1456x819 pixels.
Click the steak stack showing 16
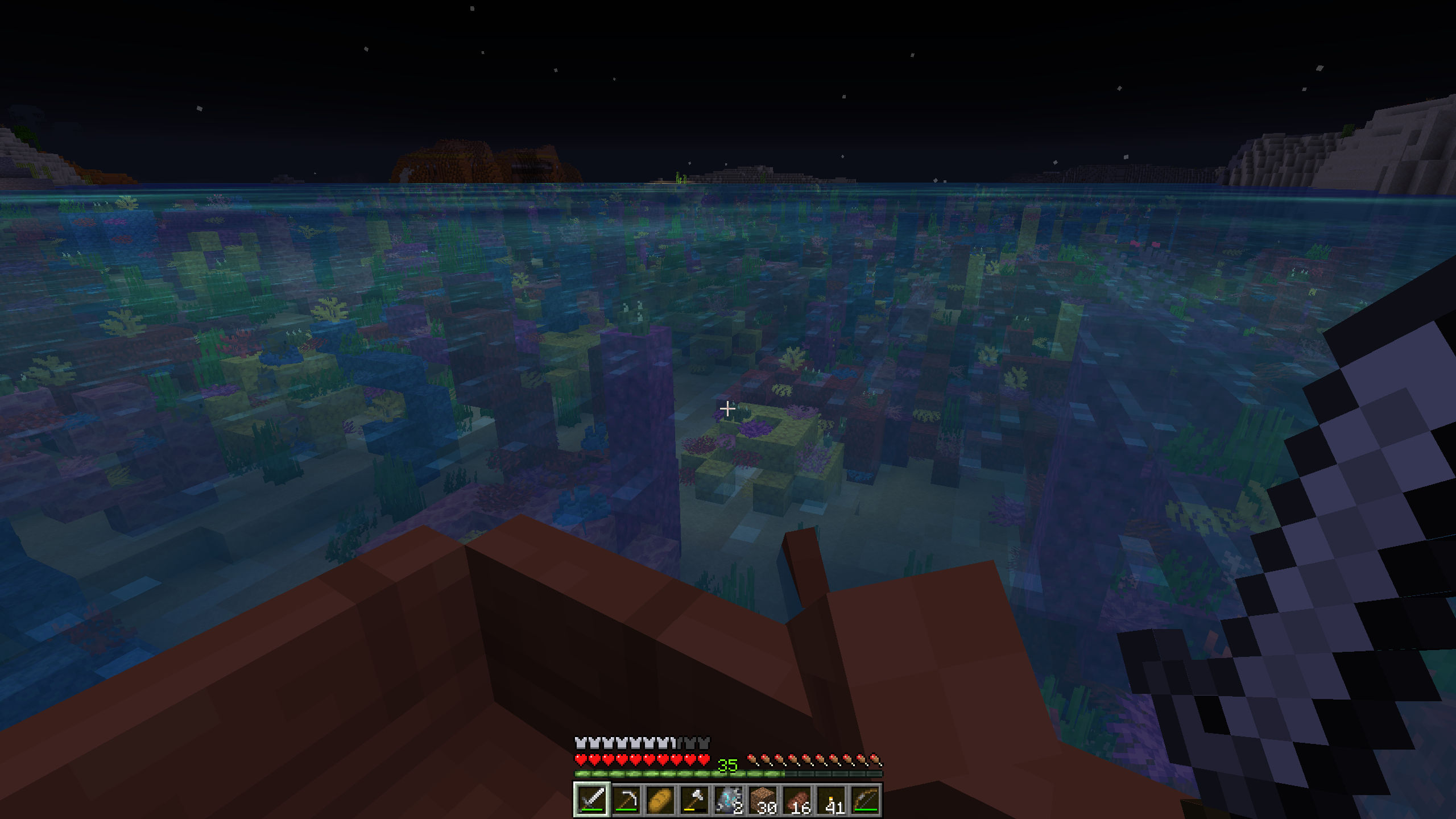[796, 800]
